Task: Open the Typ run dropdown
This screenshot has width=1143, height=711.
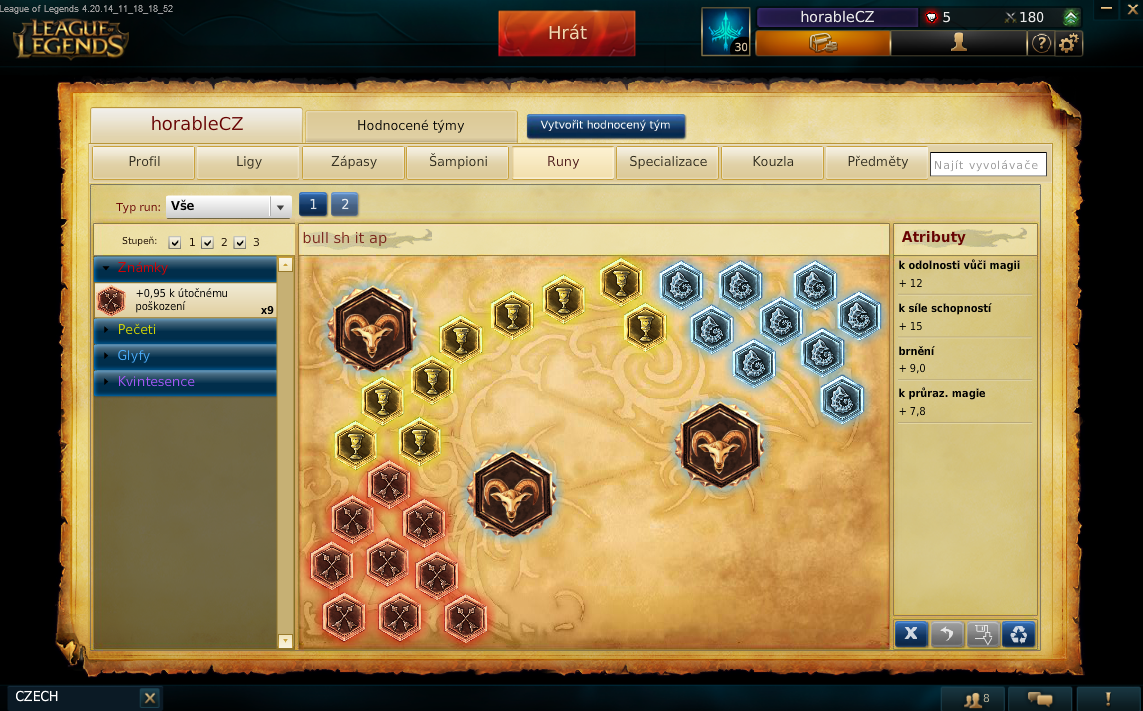Action: (228, 206)
